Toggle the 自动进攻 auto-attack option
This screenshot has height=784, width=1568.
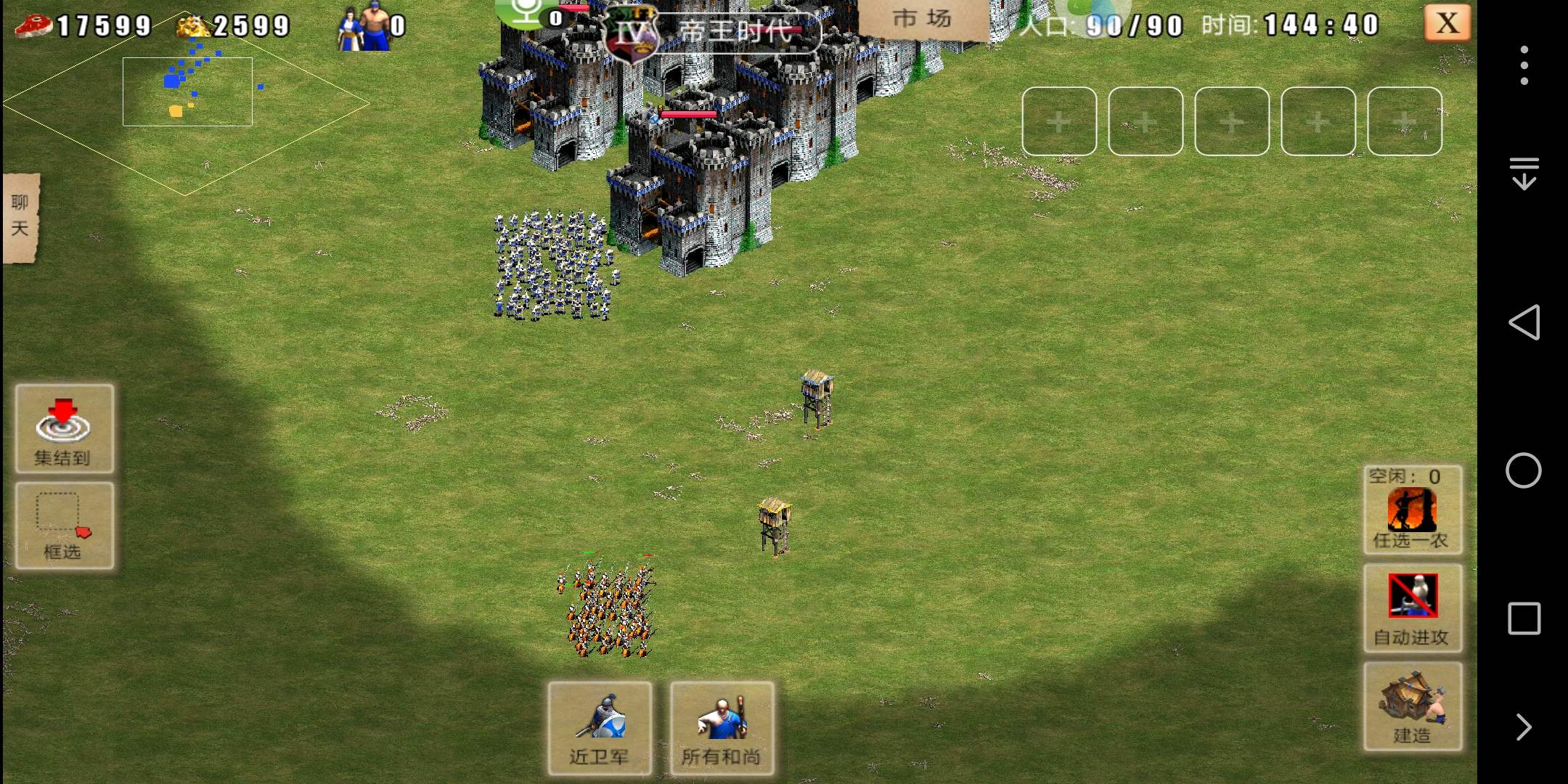pyautogui.click(x=1412, y=608)
